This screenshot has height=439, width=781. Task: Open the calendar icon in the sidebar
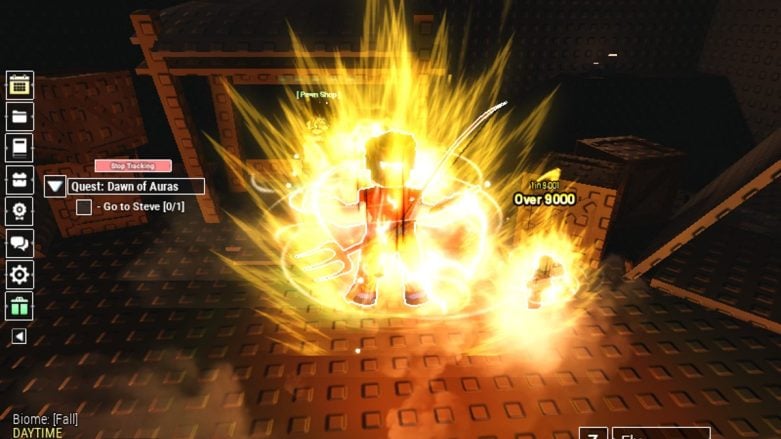20,85
